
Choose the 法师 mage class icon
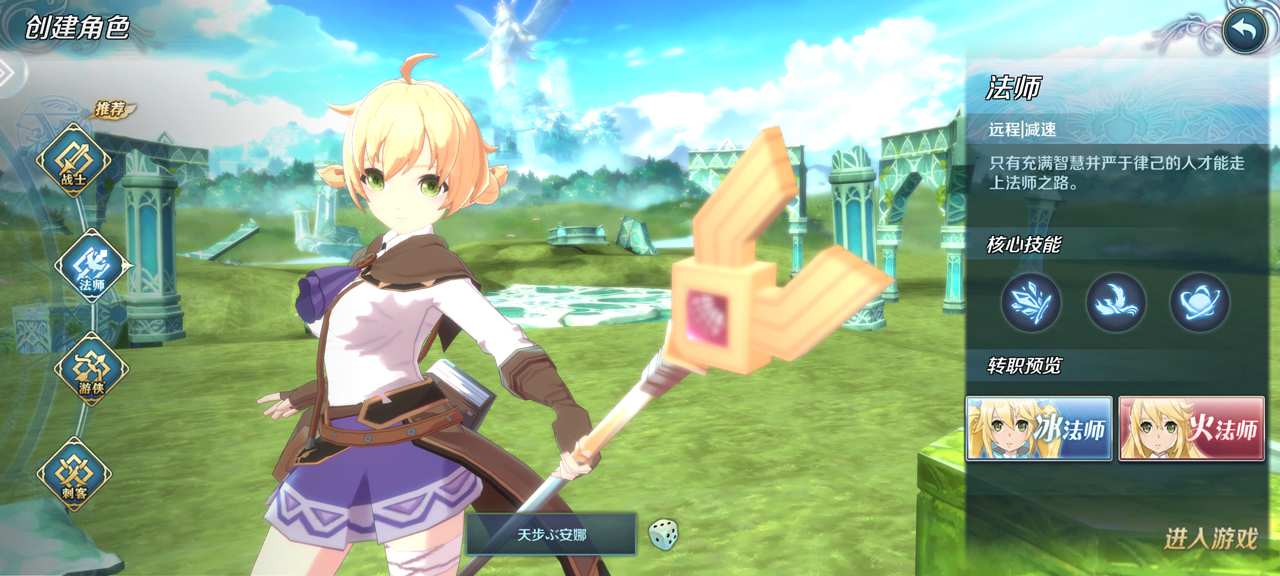(x=91, y=267)
